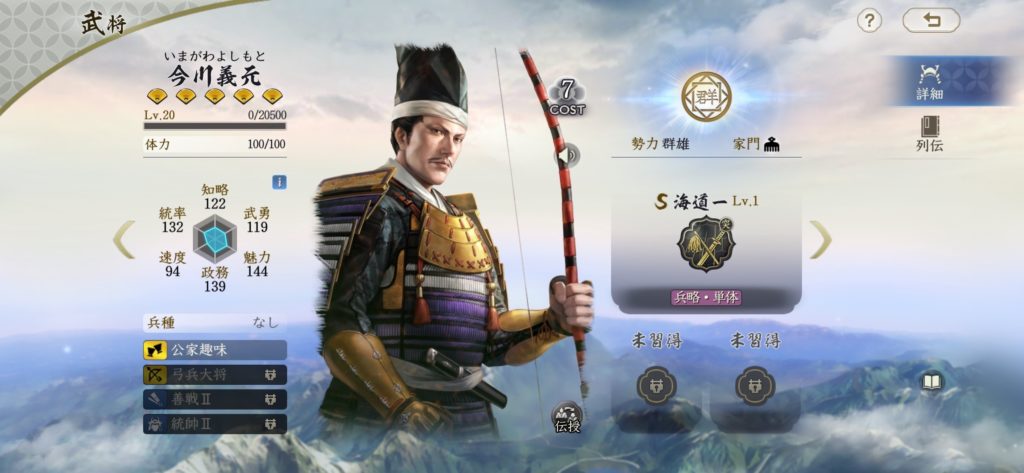This screenshot has width=1024, height=473.
Task: Toggle the voice speaker icon
Action: tap(568, 155)
